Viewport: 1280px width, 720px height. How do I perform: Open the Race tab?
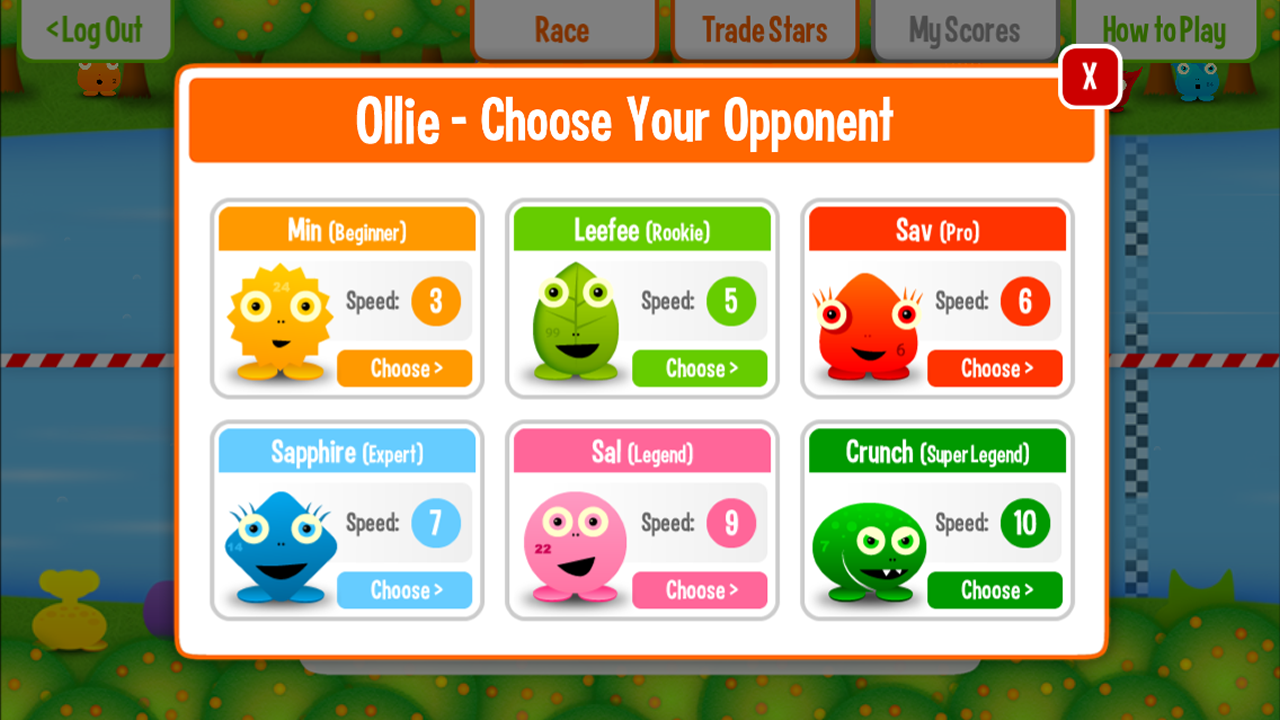coord(564,30)
